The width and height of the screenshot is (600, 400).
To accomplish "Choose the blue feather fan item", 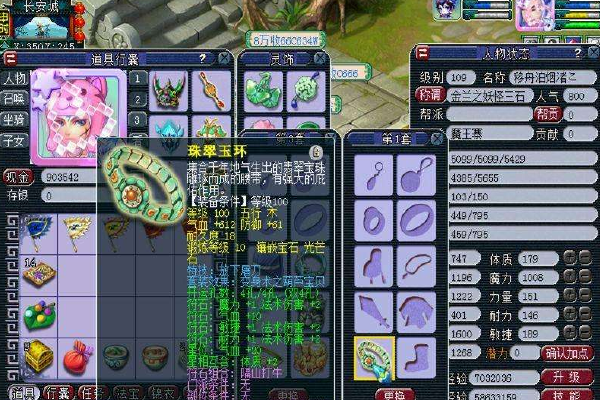I will tap(39, 231).
